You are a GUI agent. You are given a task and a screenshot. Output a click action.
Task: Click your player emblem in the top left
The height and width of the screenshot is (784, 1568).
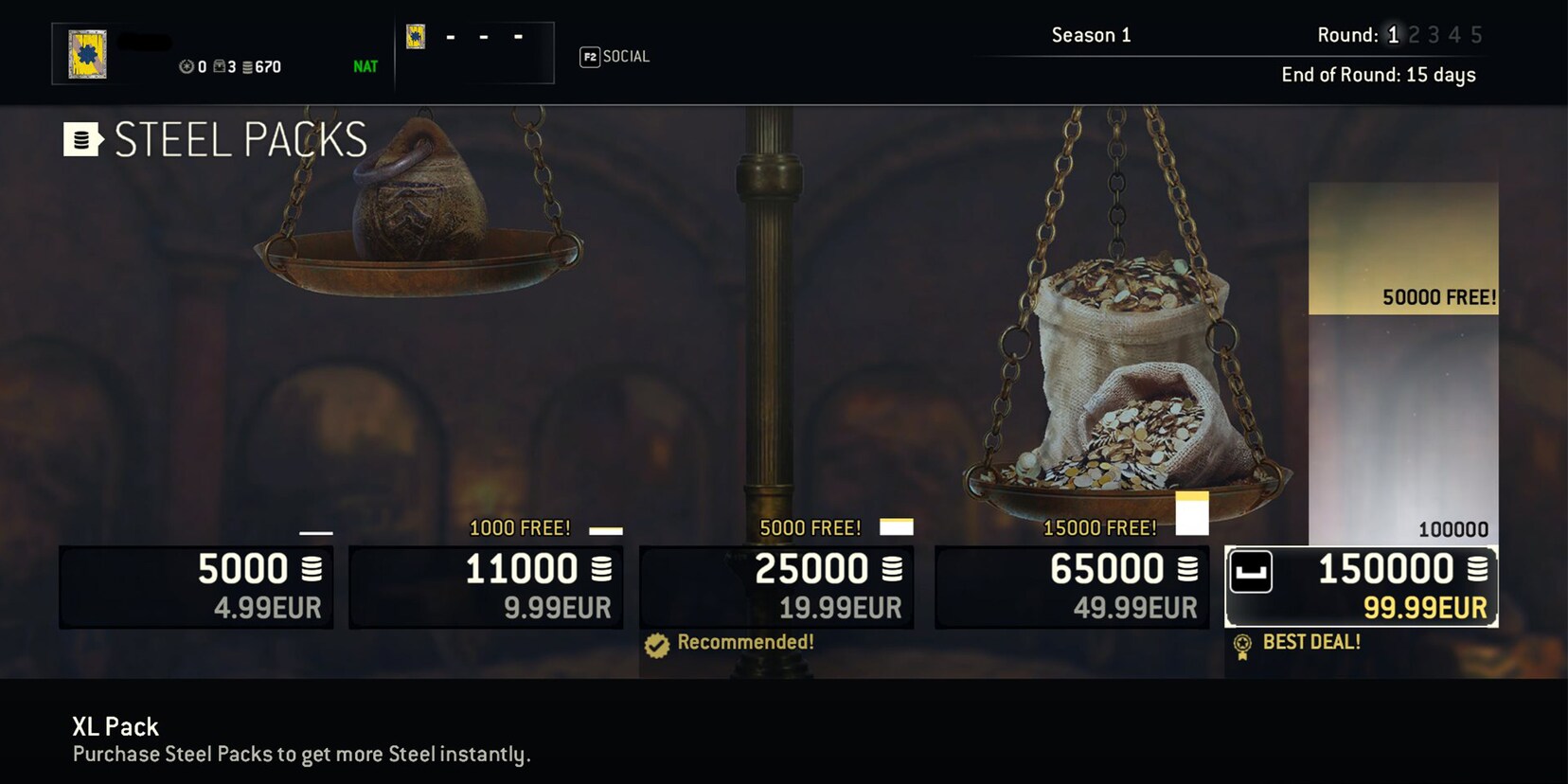[x=88, y=52]
